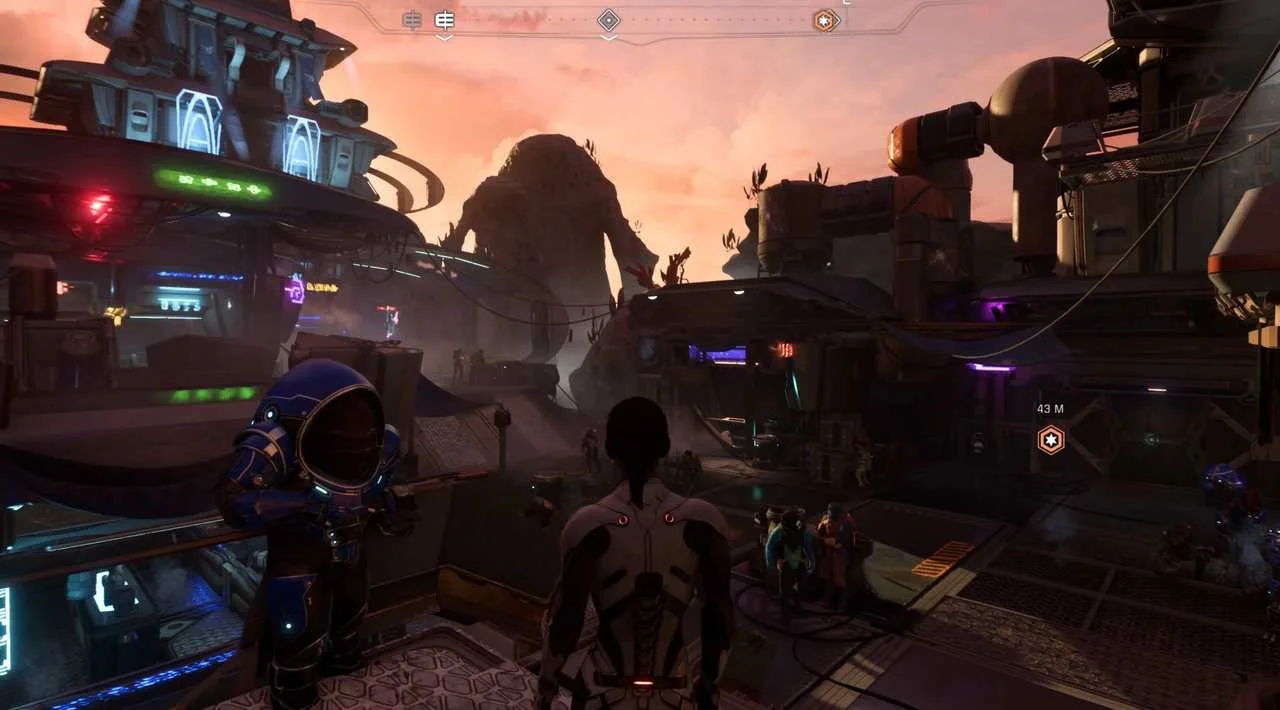This screenshot has height=710, width=1280.
Task: Select the dimmed grey terminal icon on the compass
Action: tap(412, 20)
